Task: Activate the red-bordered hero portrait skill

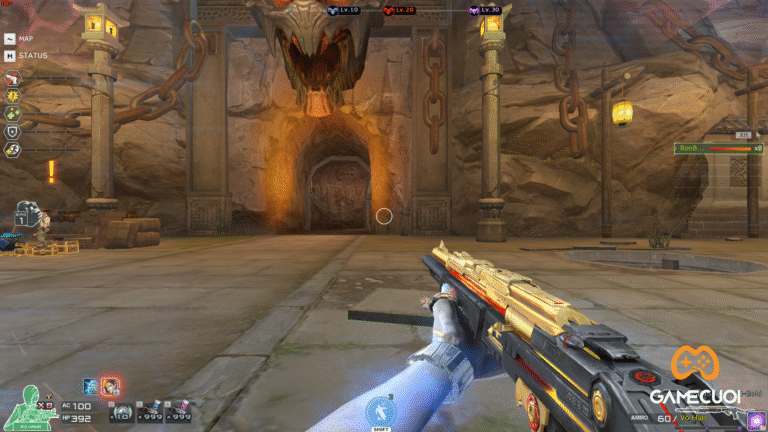Action: [x=109, y=386]
